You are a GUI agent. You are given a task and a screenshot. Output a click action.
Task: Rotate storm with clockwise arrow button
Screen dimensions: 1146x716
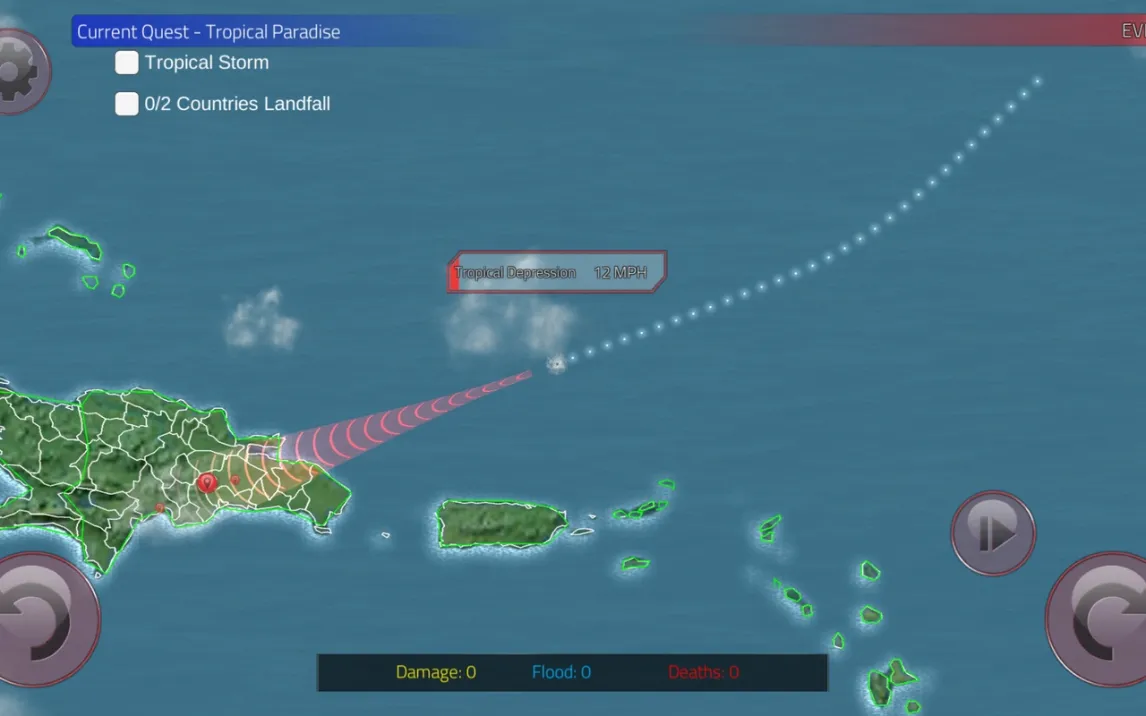pos(1100,618)
